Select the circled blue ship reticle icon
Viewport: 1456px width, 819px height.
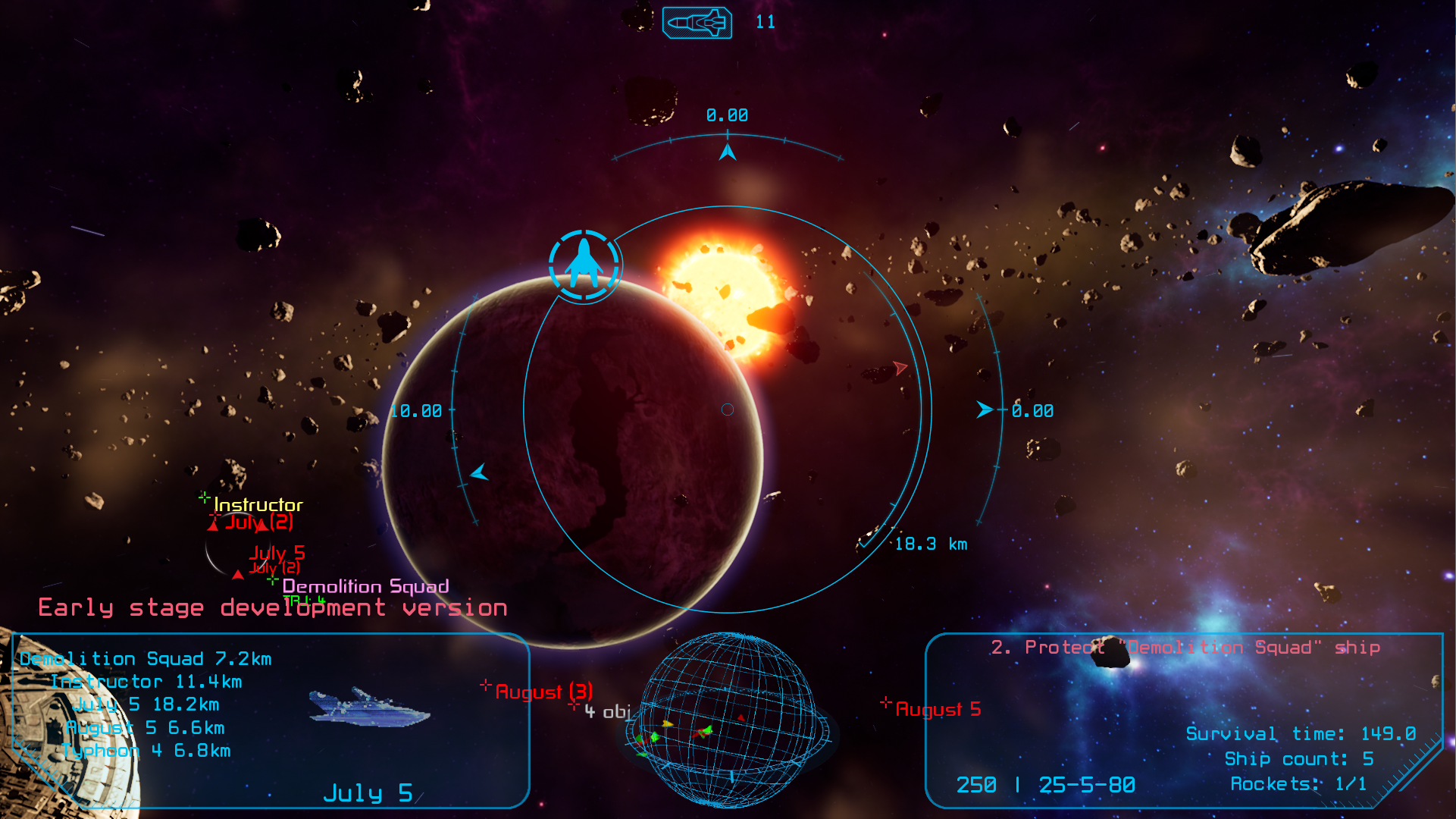click(584, 265)
